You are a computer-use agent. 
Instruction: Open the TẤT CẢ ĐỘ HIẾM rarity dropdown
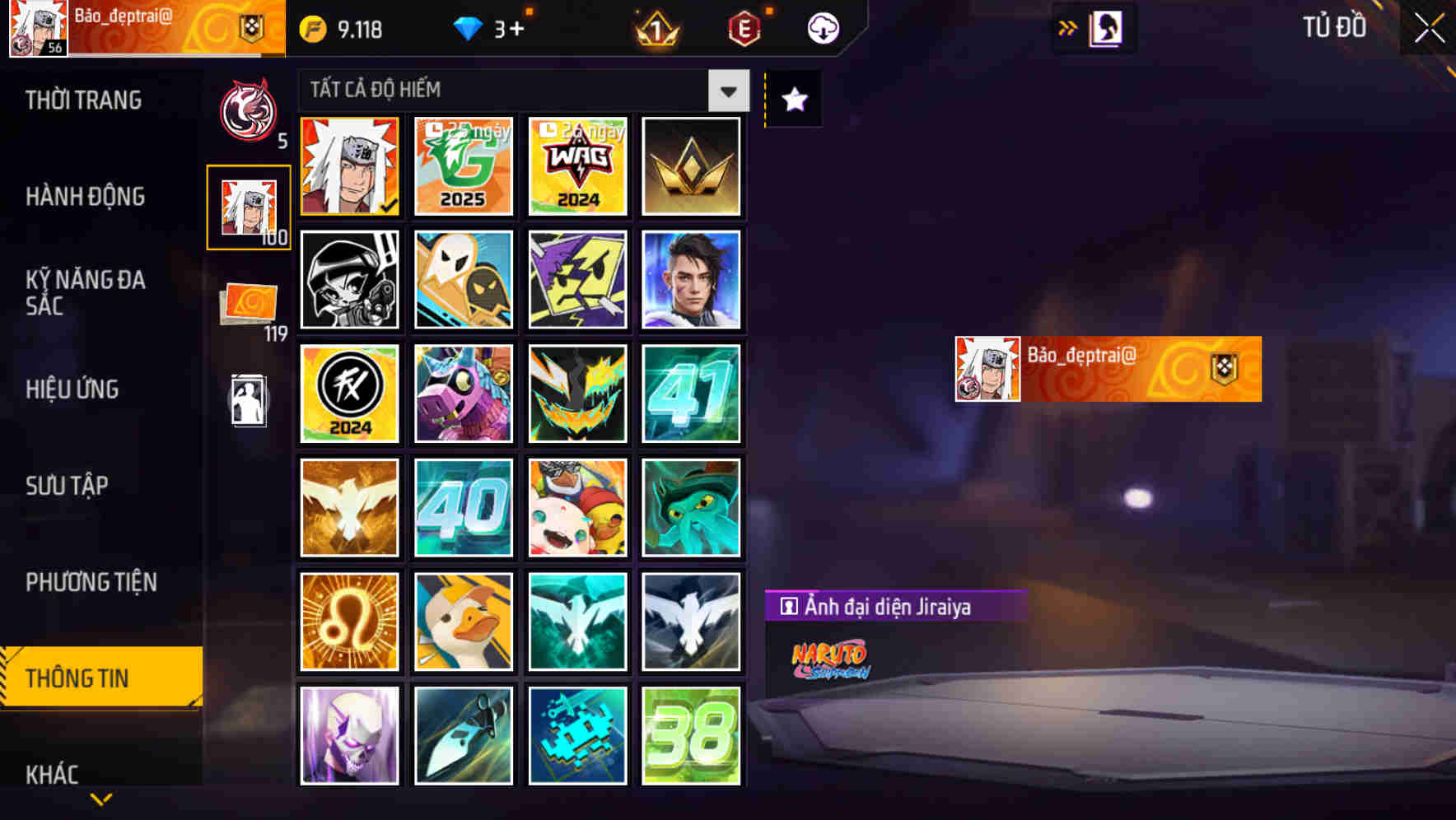[519, 90]
